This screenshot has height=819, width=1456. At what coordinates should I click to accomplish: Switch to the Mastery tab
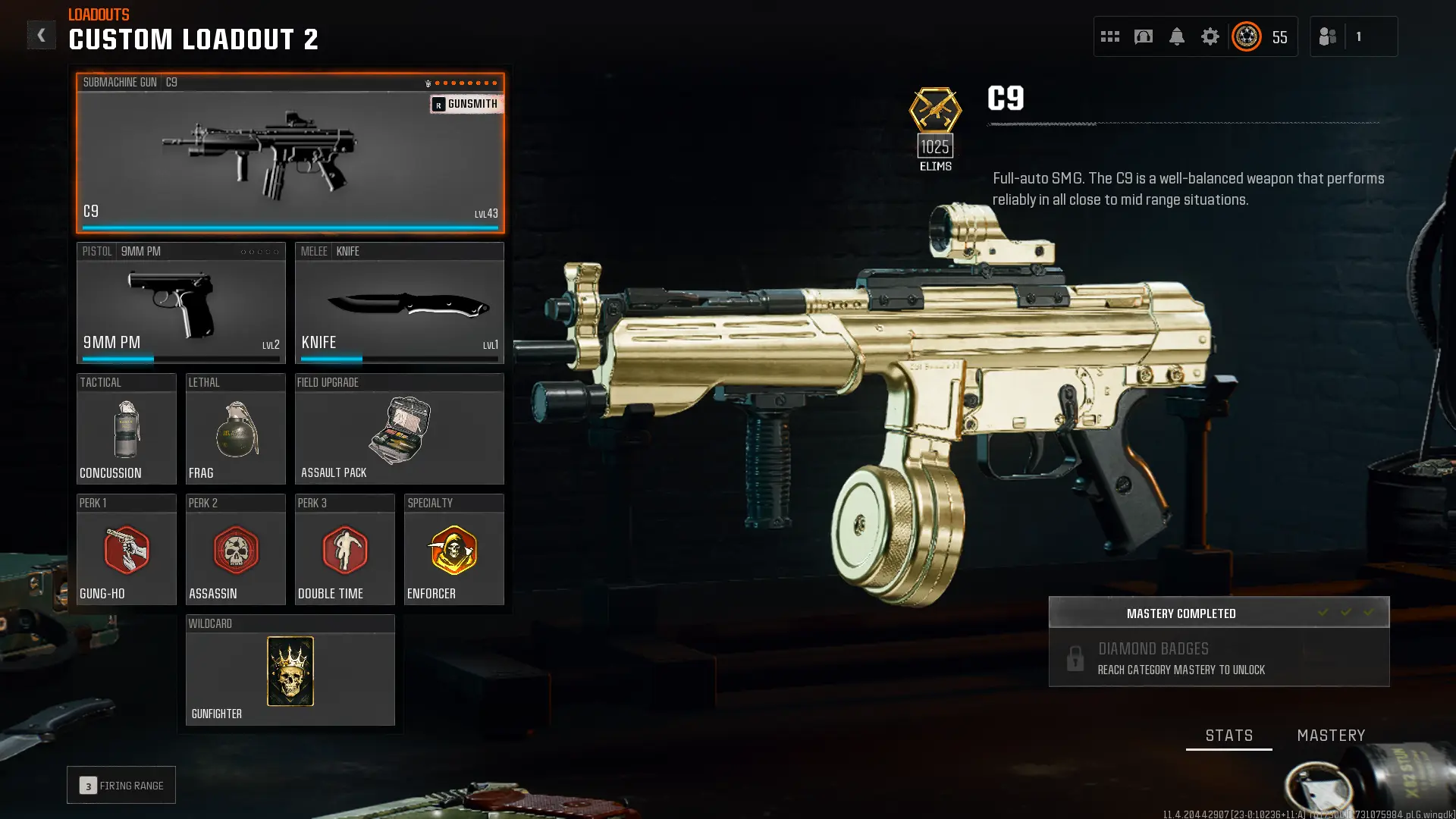click(x=1331, y=736)
